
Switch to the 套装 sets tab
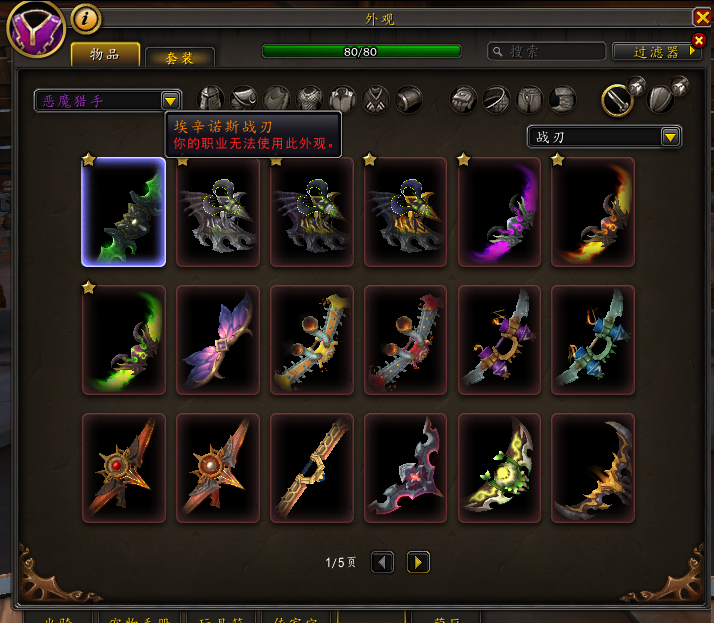[x=179, y=58]
